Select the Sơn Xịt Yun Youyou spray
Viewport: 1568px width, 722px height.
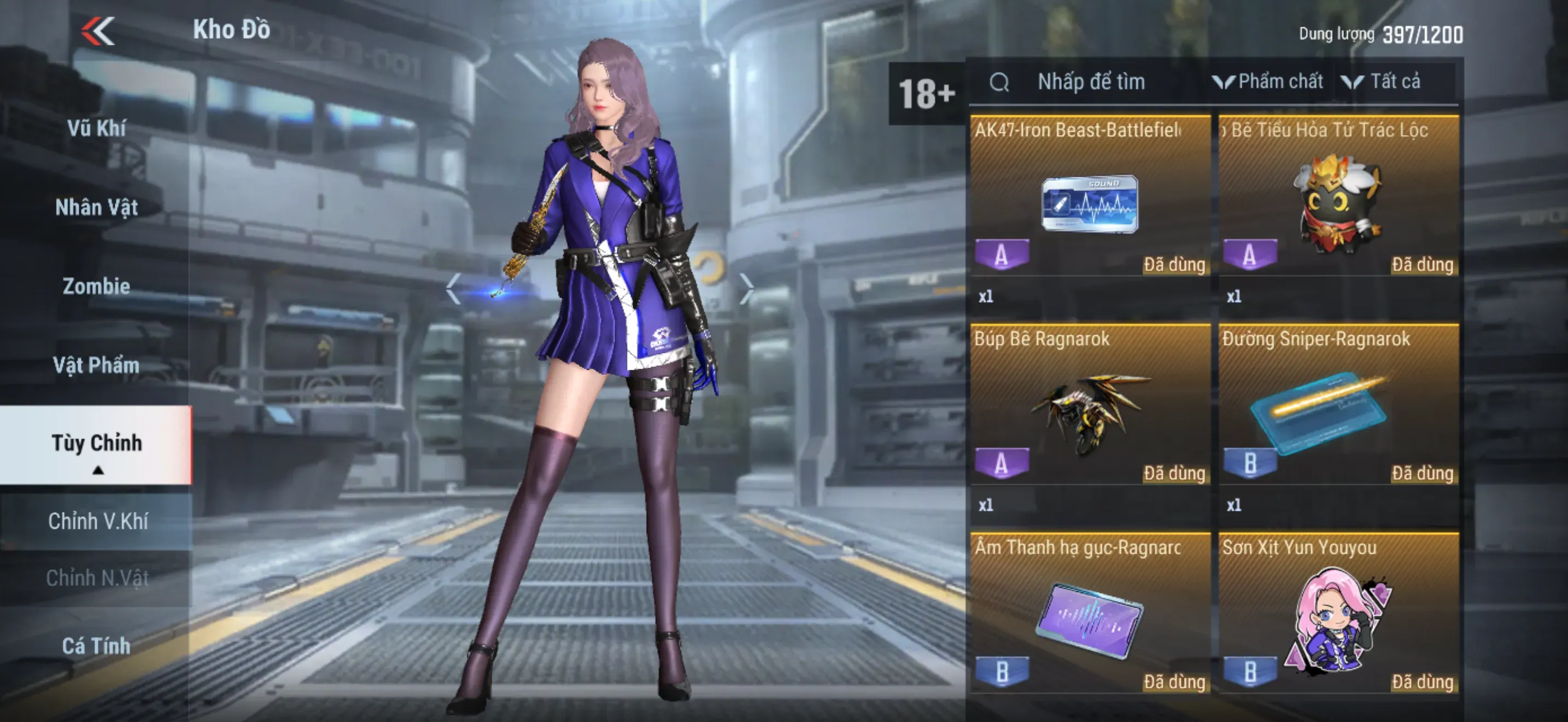[x=1338, y=621]
